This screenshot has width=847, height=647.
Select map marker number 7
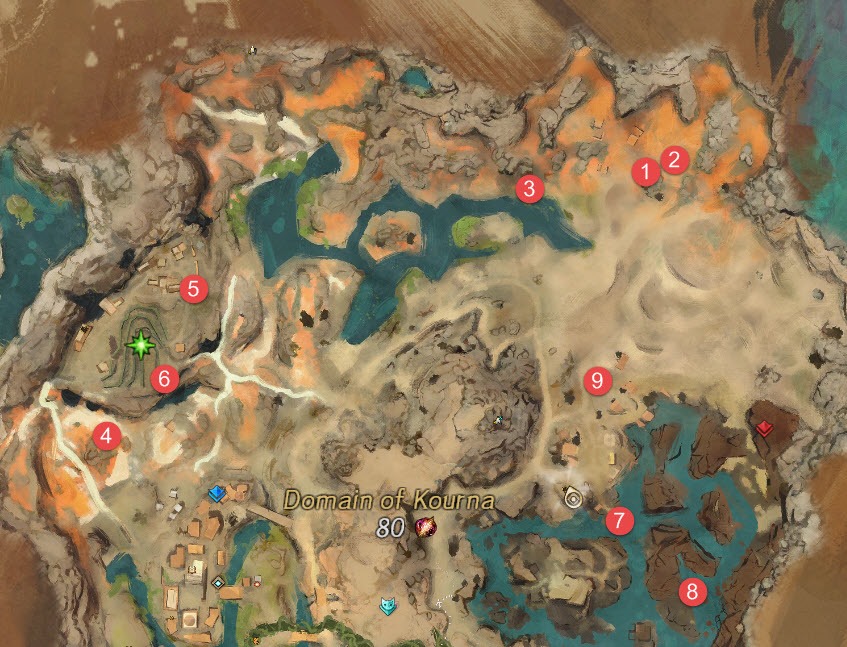(619, 520)
